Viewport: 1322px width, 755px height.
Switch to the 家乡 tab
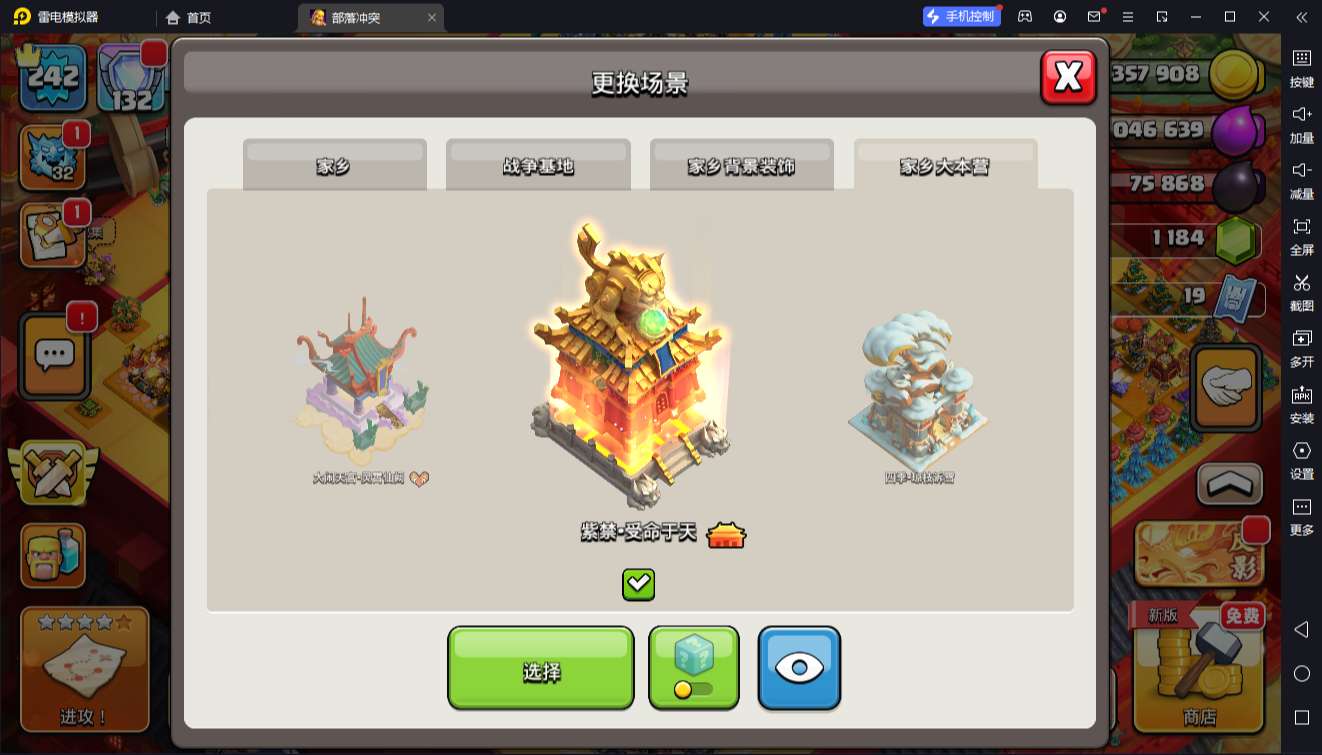pos(334,165)
